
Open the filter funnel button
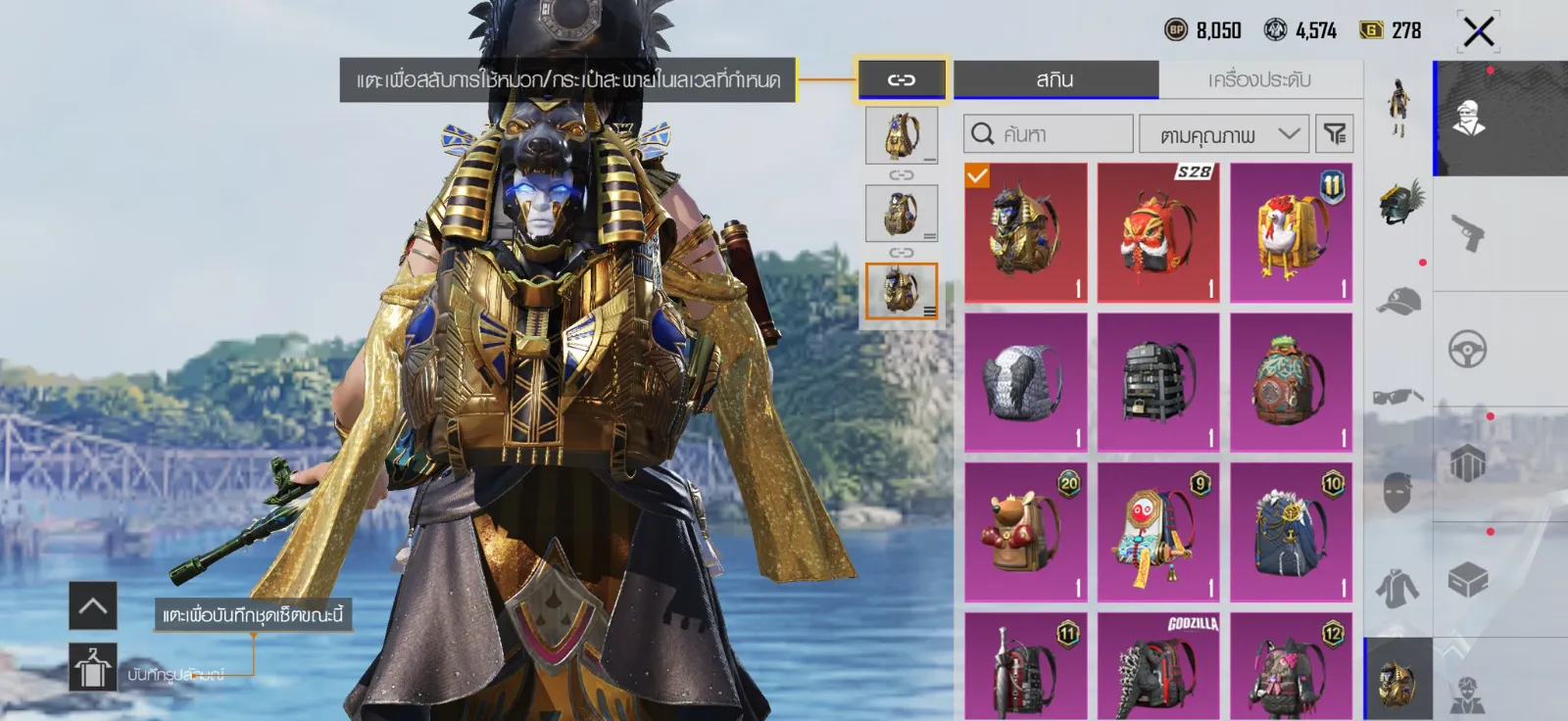[1335, 134]
